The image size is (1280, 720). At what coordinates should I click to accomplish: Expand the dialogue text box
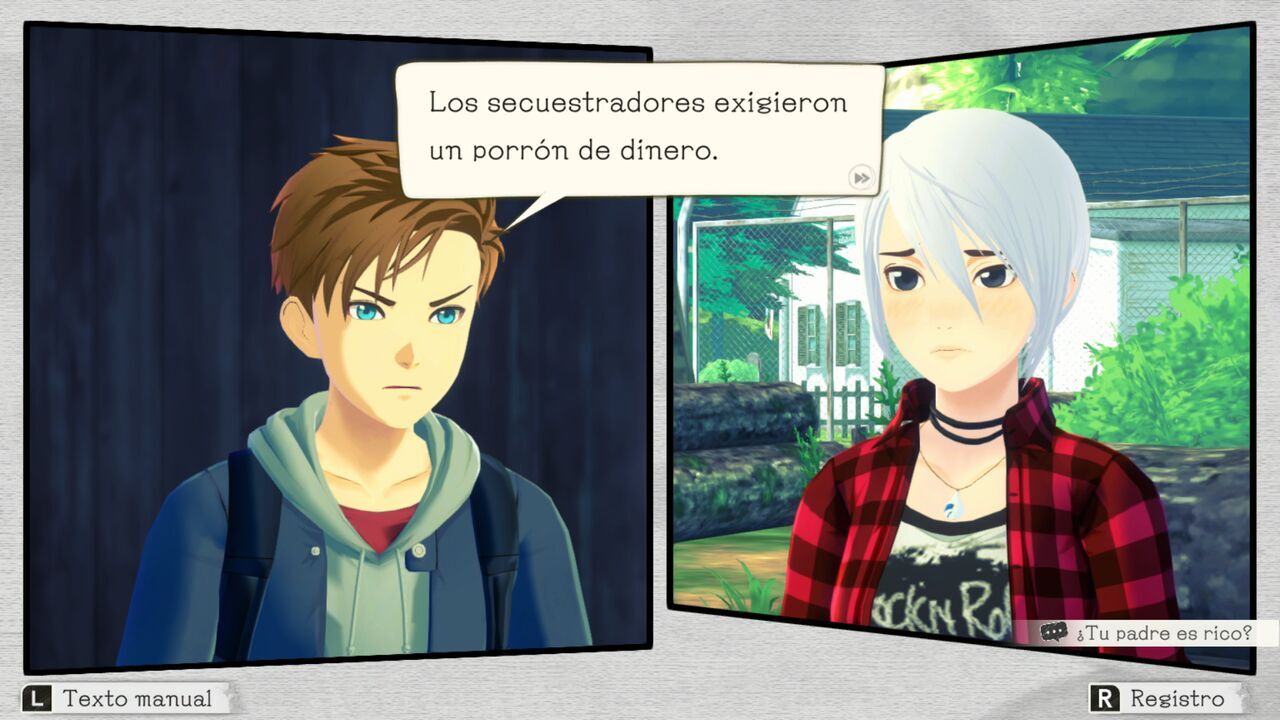[640, 130]
